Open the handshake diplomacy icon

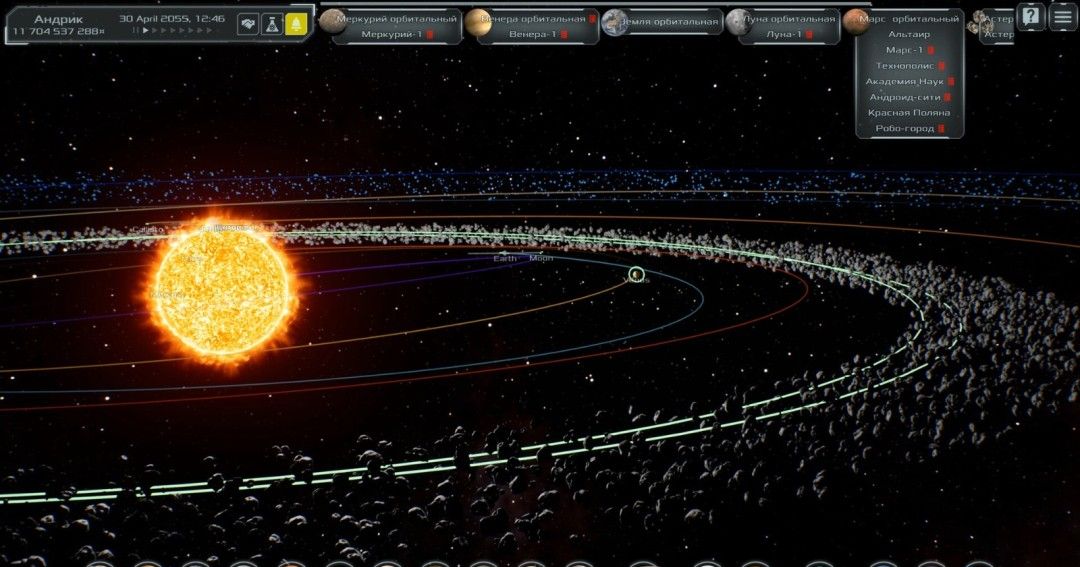248,25
